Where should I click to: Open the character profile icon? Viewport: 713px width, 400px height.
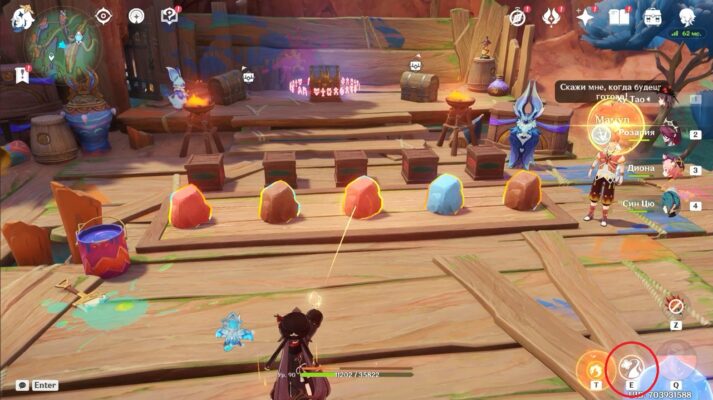coord(687,16)
